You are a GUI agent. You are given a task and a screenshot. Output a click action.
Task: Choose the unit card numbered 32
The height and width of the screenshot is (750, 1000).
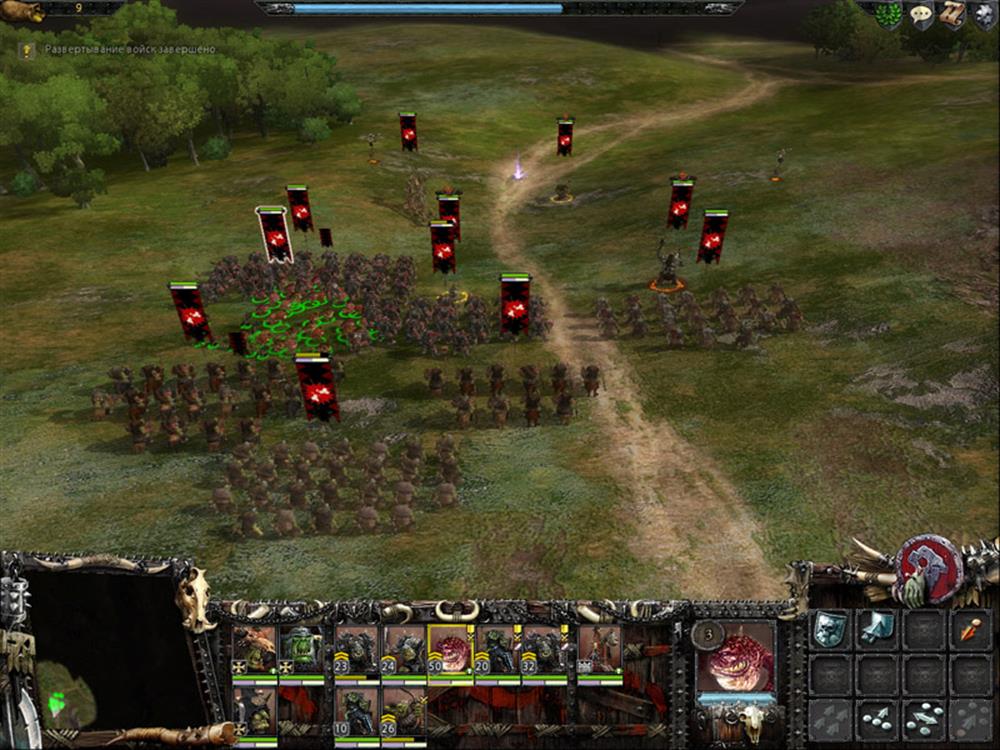click(544, 650)
